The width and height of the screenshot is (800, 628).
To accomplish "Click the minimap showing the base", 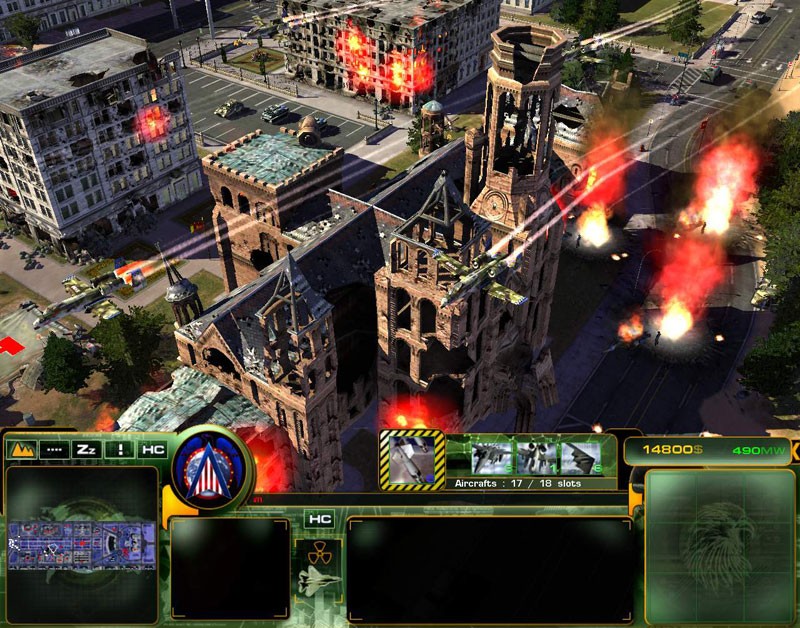I will (82, 545).
